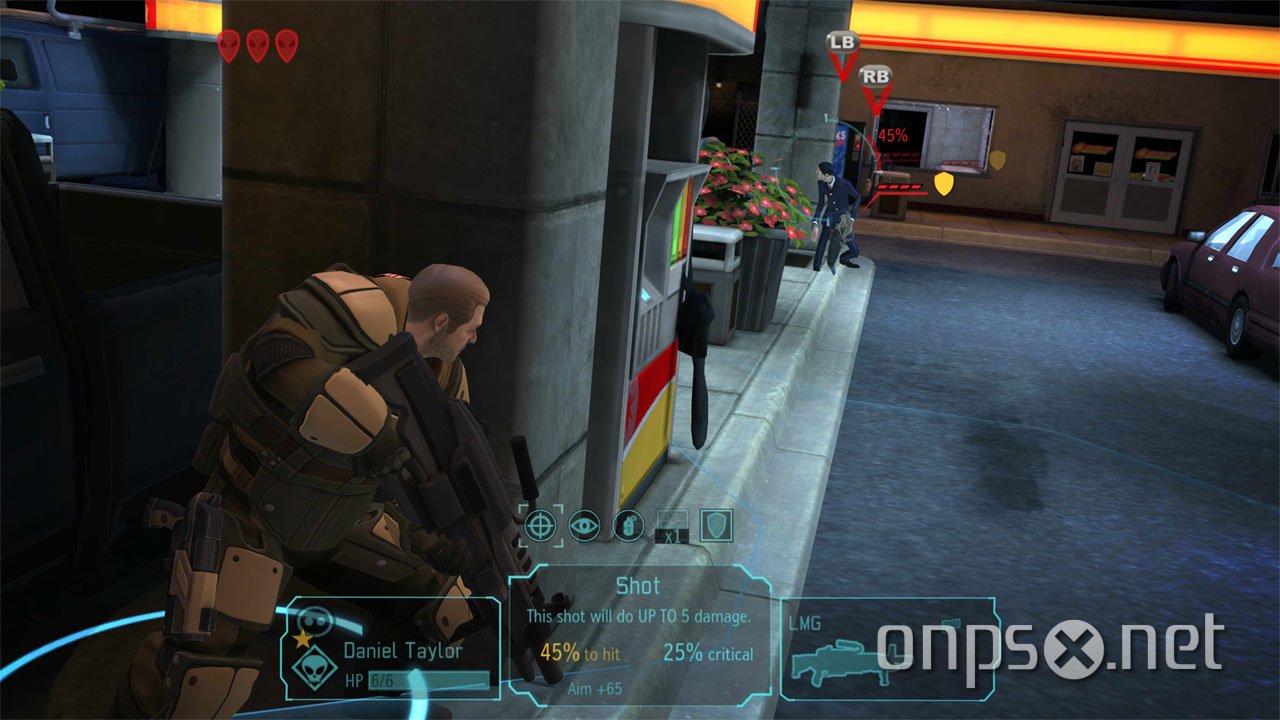Toggle Overwatch with the eye icon
The height and width of the screenshot is (720, 1280).
click(x=584, y=525)
